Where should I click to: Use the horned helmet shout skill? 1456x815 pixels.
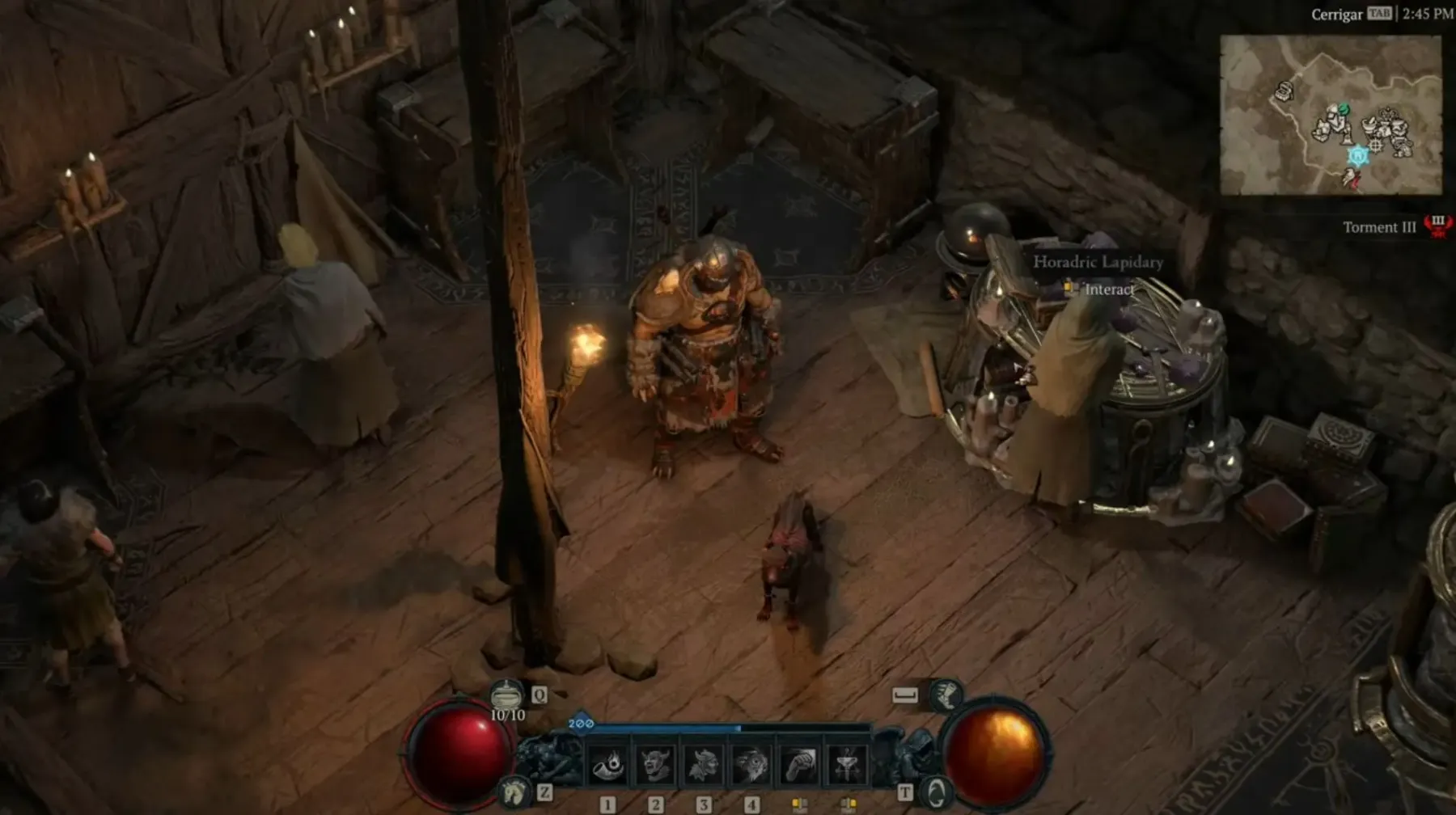click(x=656, y=765)
